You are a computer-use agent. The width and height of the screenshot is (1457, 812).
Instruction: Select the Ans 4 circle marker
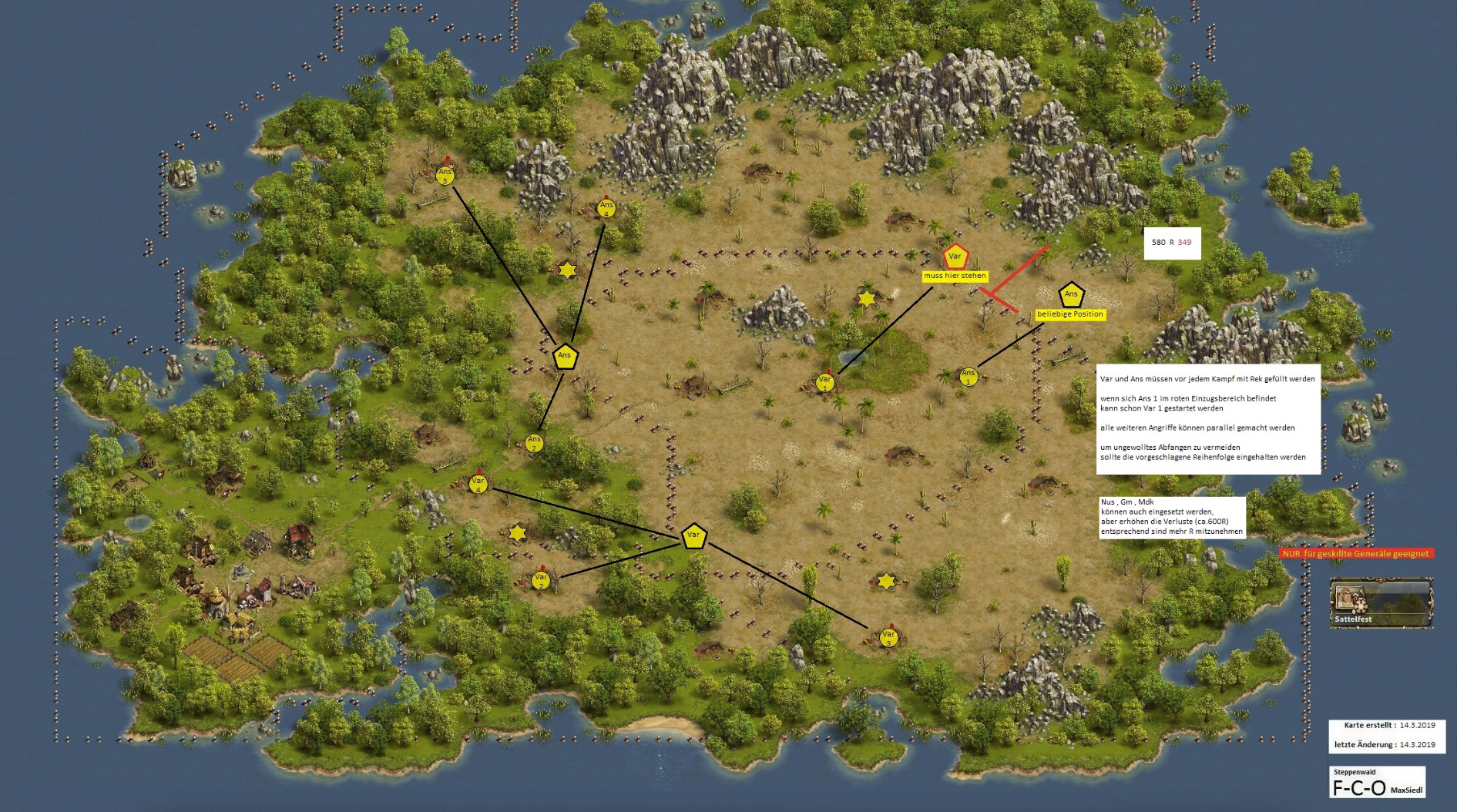[x=606, y=208]
